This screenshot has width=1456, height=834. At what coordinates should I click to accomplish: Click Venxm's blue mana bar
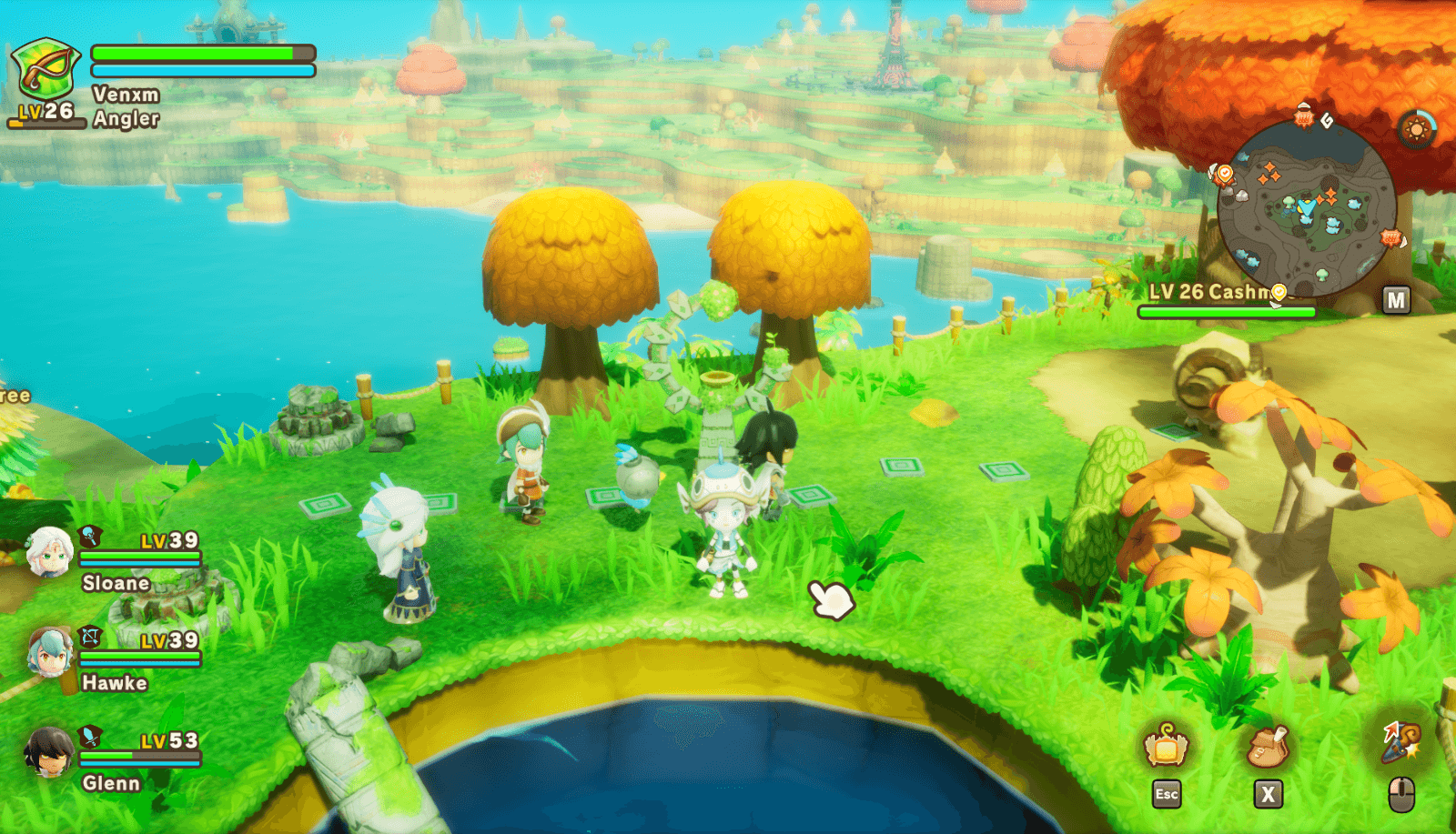pyautogui.click(x=200, y=70)
